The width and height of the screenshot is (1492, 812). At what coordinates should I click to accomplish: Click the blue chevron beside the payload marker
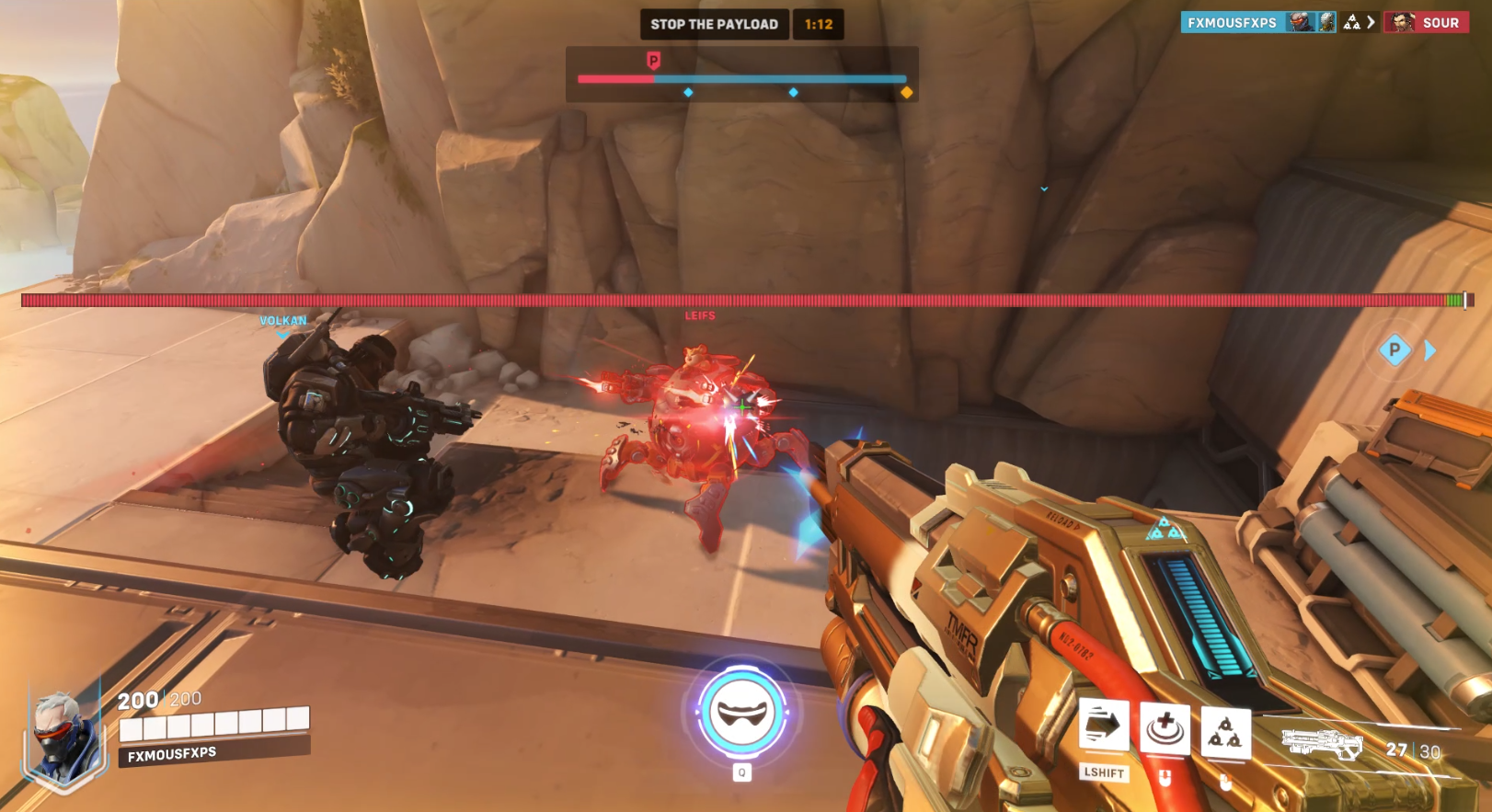click(x=1428, y=350)
